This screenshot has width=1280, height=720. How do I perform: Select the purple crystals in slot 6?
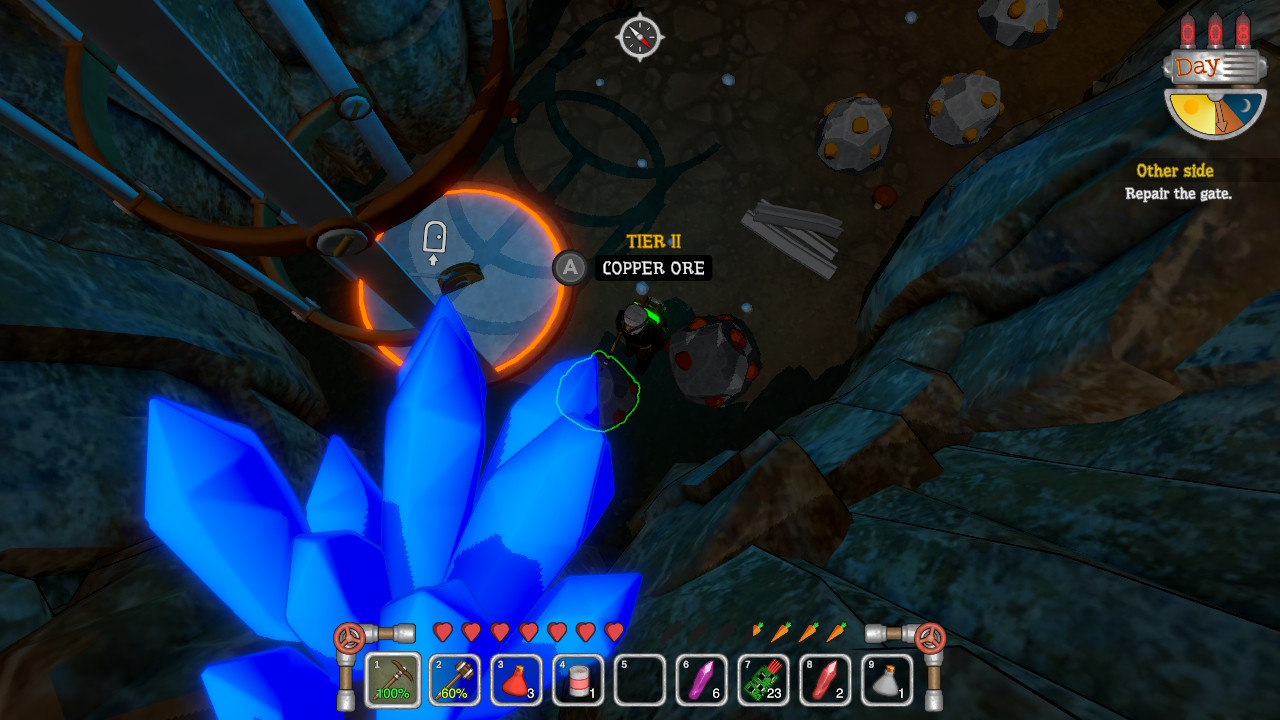click(x=701, y=680)
